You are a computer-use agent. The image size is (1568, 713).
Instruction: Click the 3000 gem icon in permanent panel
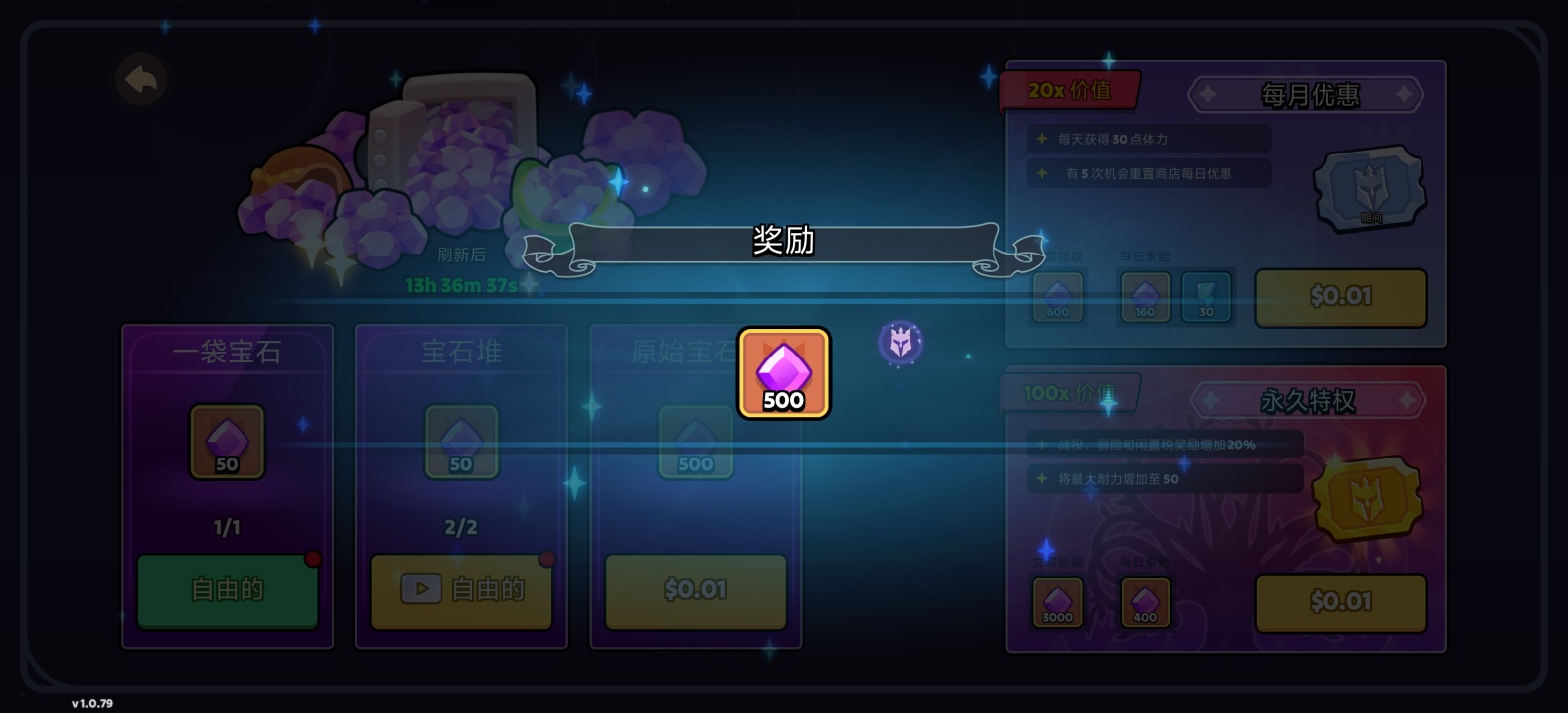(x=1057, y=602)
